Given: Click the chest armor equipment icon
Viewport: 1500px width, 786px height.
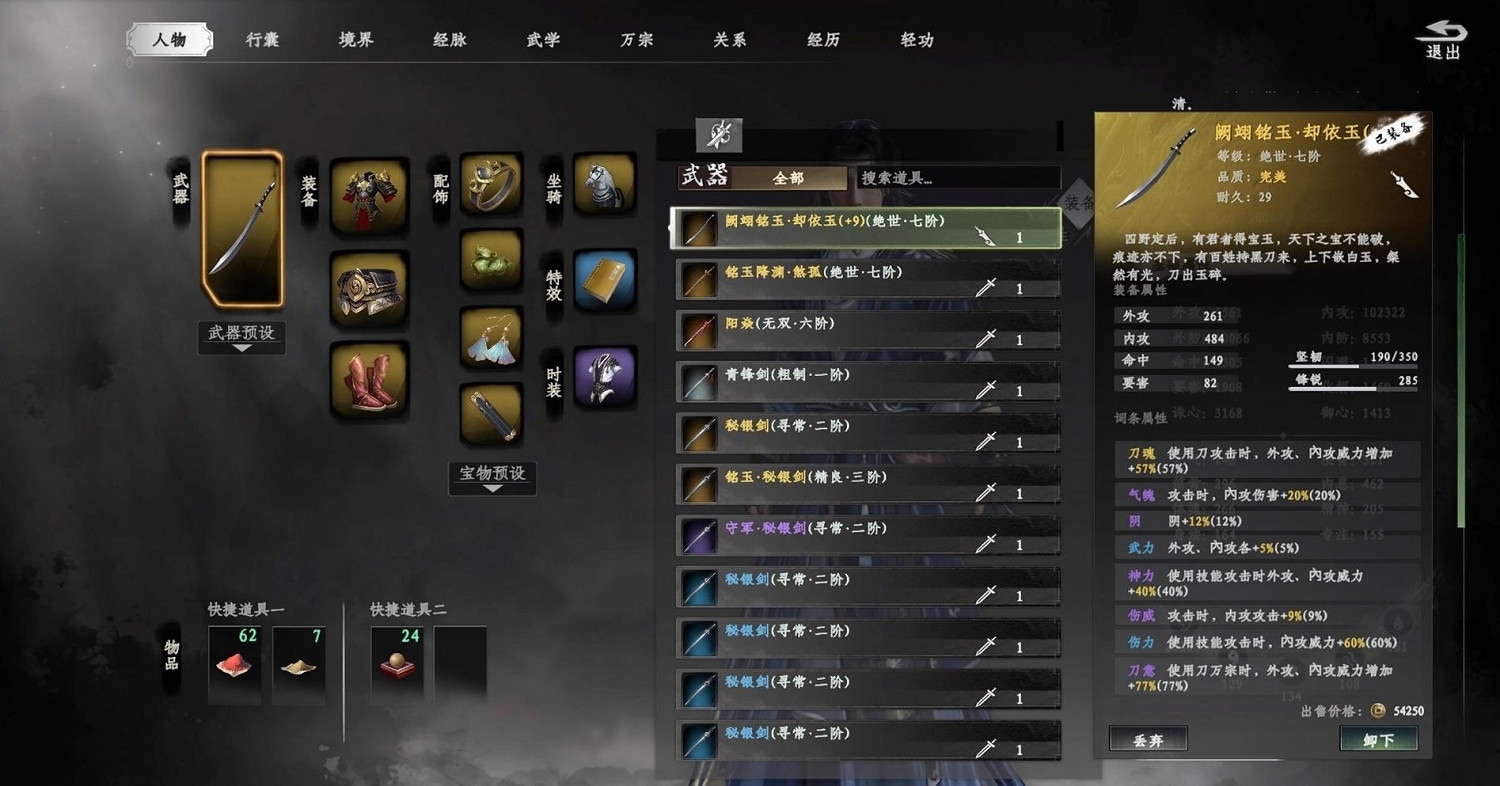Looking at the screenshot, I should tap(368, 193).
